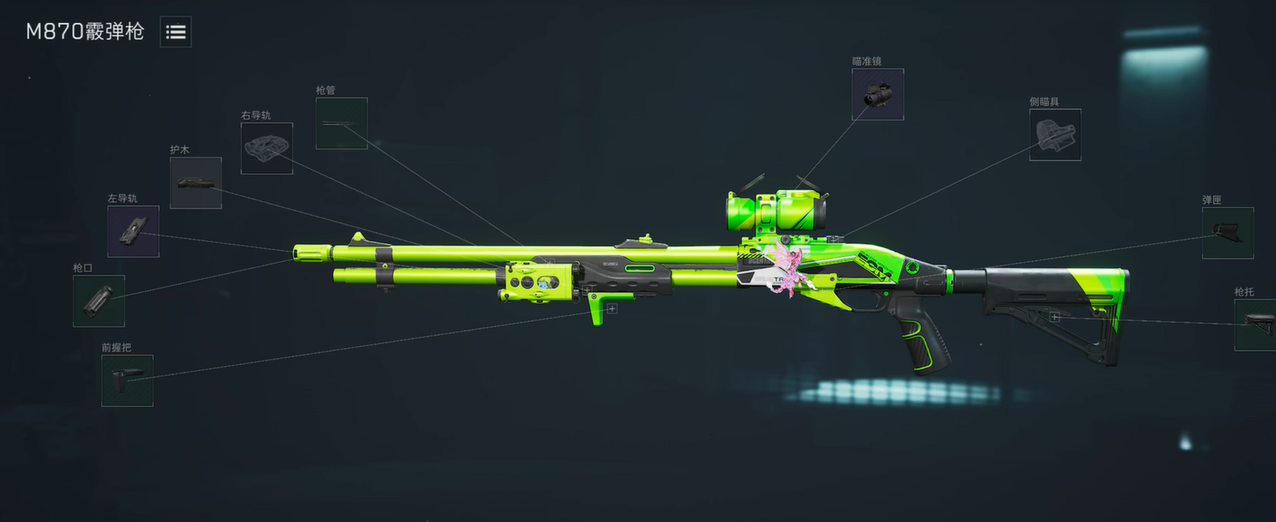
Task: Open the list menu beside M870霰弹枪
Action: click(x=176, y=32)
